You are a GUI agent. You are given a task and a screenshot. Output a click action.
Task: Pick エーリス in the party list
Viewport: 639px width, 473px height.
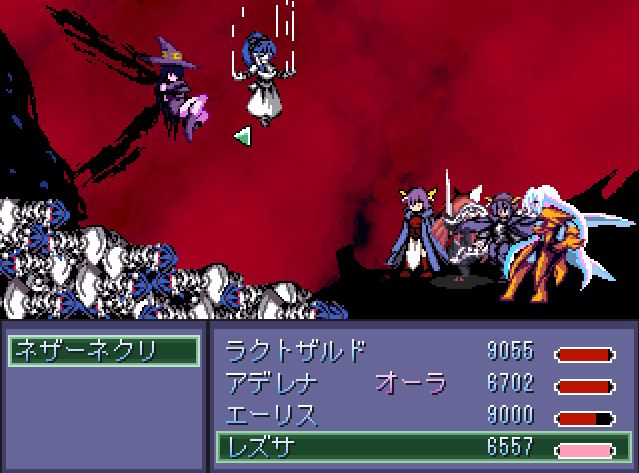(x=420, y=414)
